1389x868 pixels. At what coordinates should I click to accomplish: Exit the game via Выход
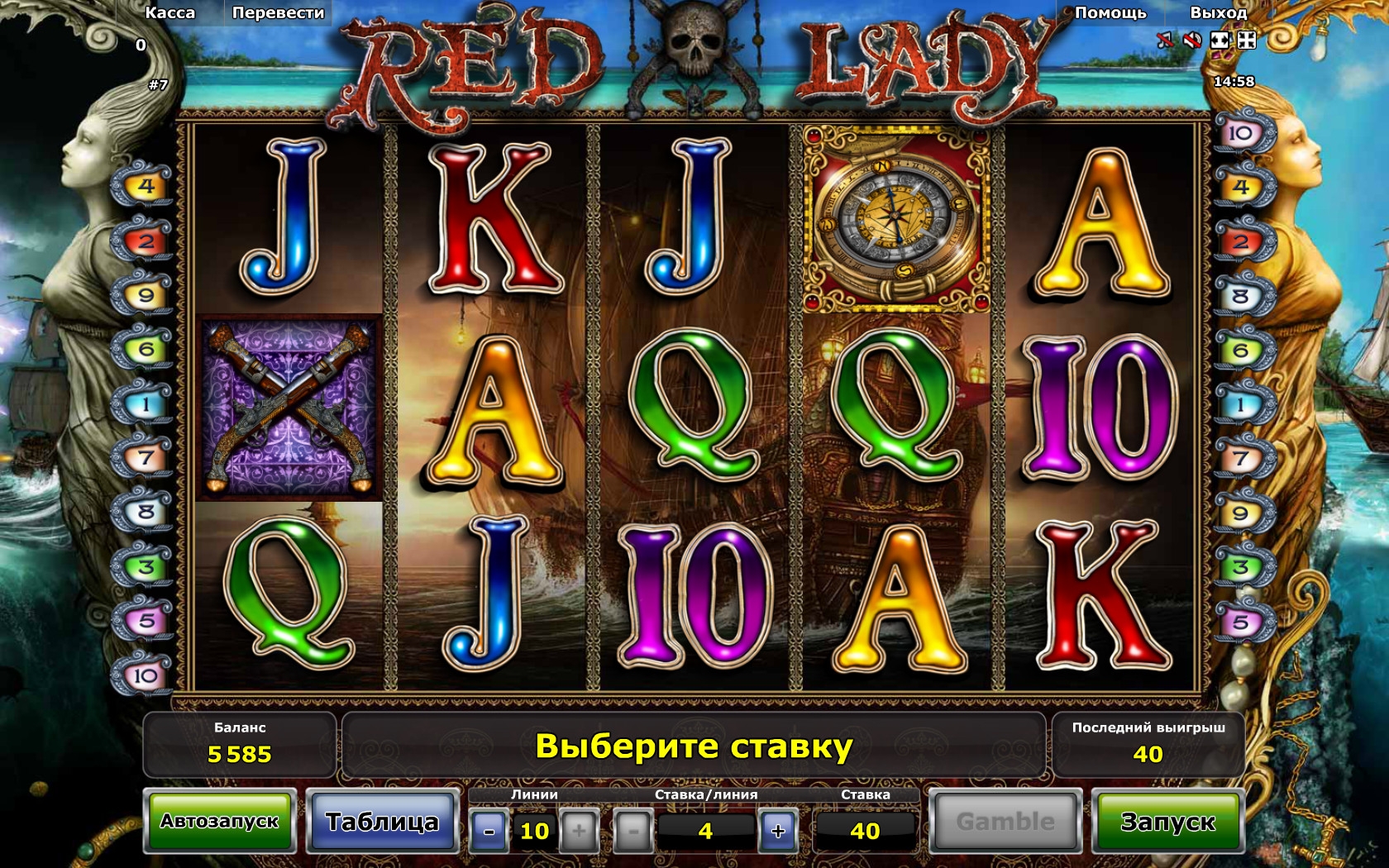[x=1218, y=12]
